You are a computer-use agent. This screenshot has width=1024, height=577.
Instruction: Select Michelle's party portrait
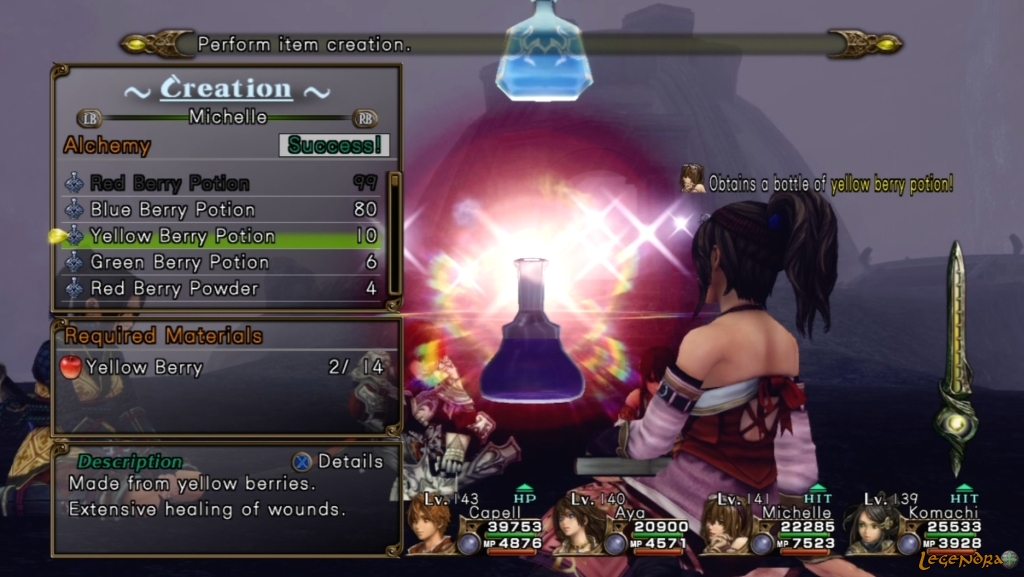(x=724, y=525)
